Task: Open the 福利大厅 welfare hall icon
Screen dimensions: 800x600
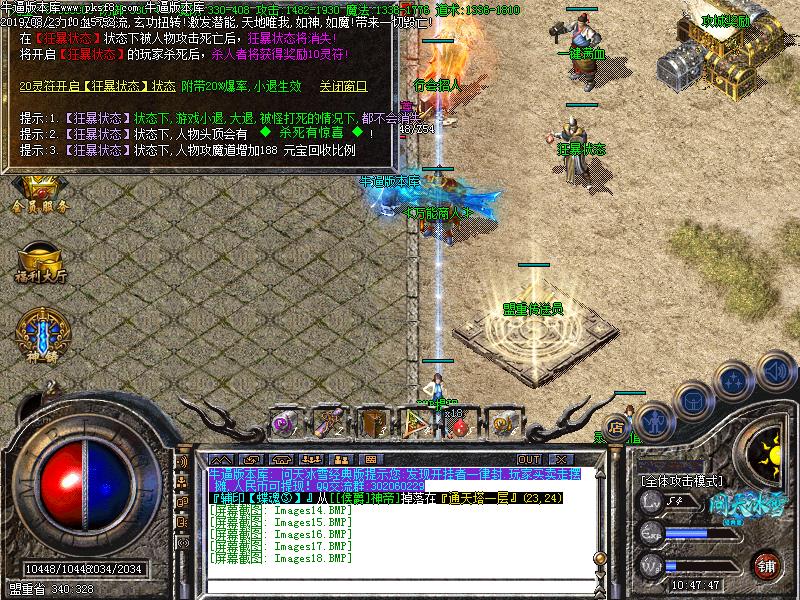Action: point(41,260)
